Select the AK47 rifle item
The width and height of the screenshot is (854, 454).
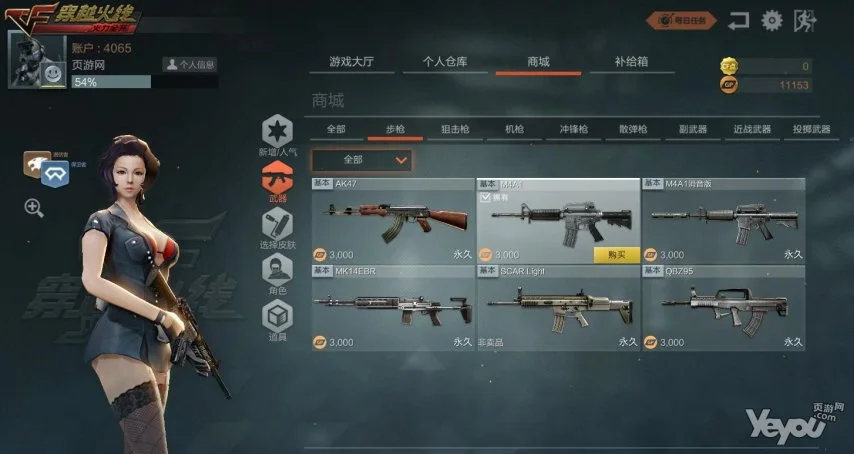coord(392,221)
